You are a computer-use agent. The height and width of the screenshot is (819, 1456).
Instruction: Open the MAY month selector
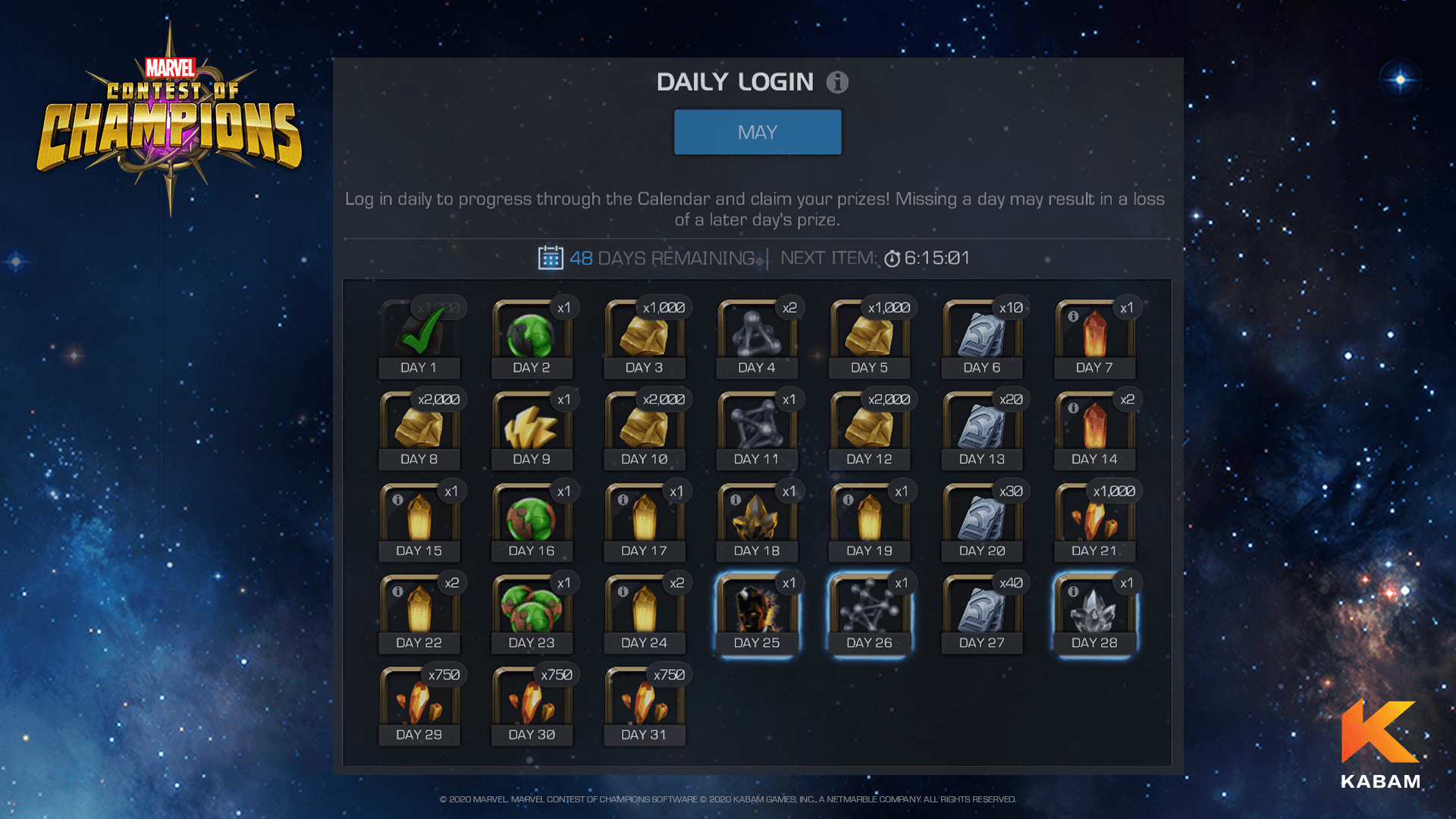[758, 131]
